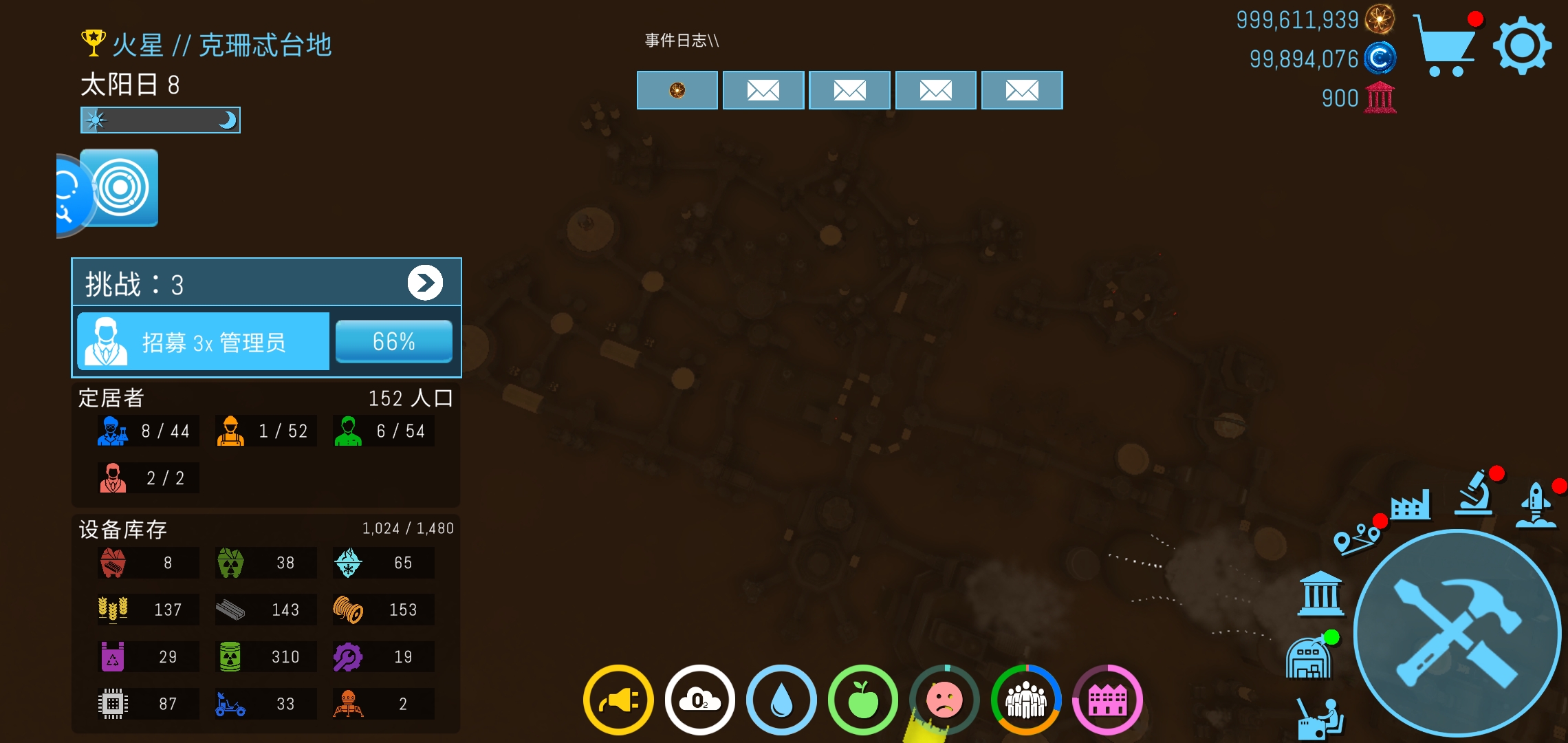The width and height of the screenshot is (1568, 743).
Task: Toggle the day-night time bar
Action: [x=160, y=120]
